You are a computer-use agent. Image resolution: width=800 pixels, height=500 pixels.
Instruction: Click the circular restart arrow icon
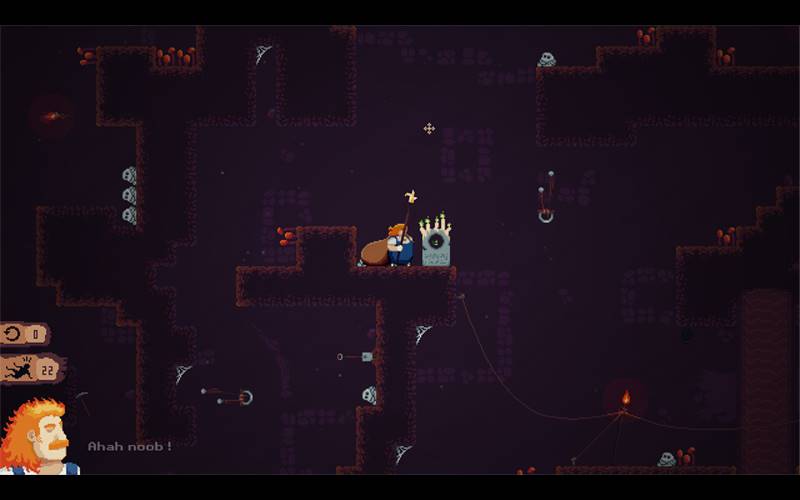click(13, 334)
